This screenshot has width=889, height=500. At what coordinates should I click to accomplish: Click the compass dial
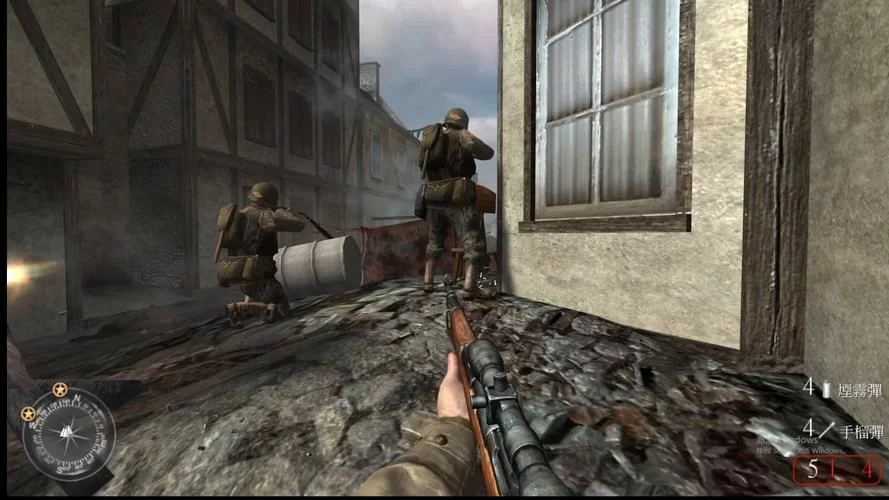(69, 433)
